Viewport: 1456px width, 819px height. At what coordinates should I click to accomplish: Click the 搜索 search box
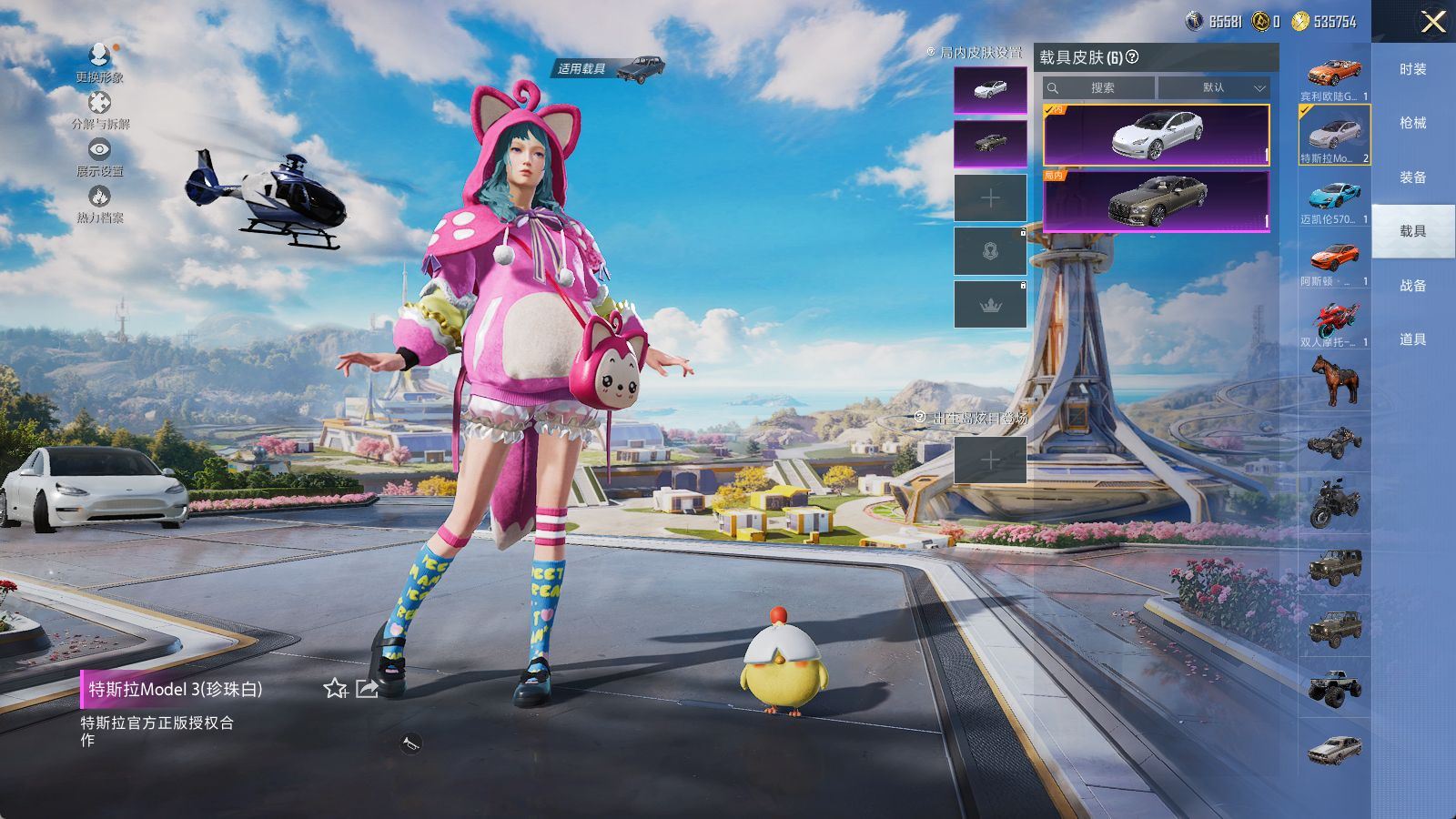click(x=1099, y=88)
